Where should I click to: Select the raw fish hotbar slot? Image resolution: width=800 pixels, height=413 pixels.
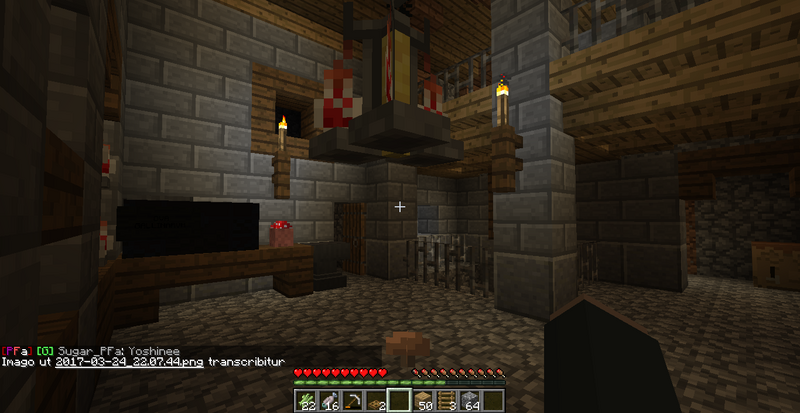[x=328, y=401]
